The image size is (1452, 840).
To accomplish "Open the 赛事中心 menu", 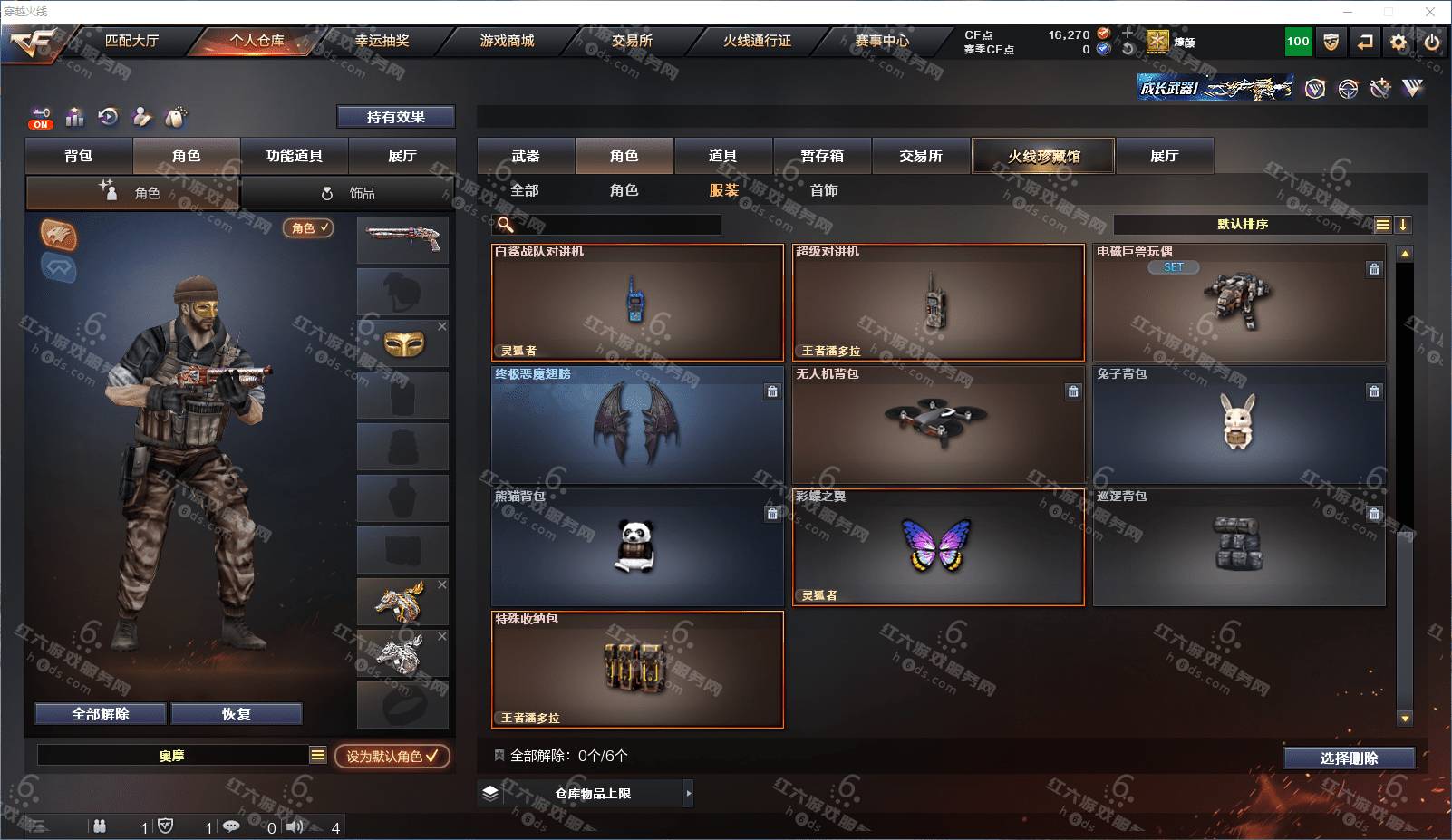I will [881, 41].
